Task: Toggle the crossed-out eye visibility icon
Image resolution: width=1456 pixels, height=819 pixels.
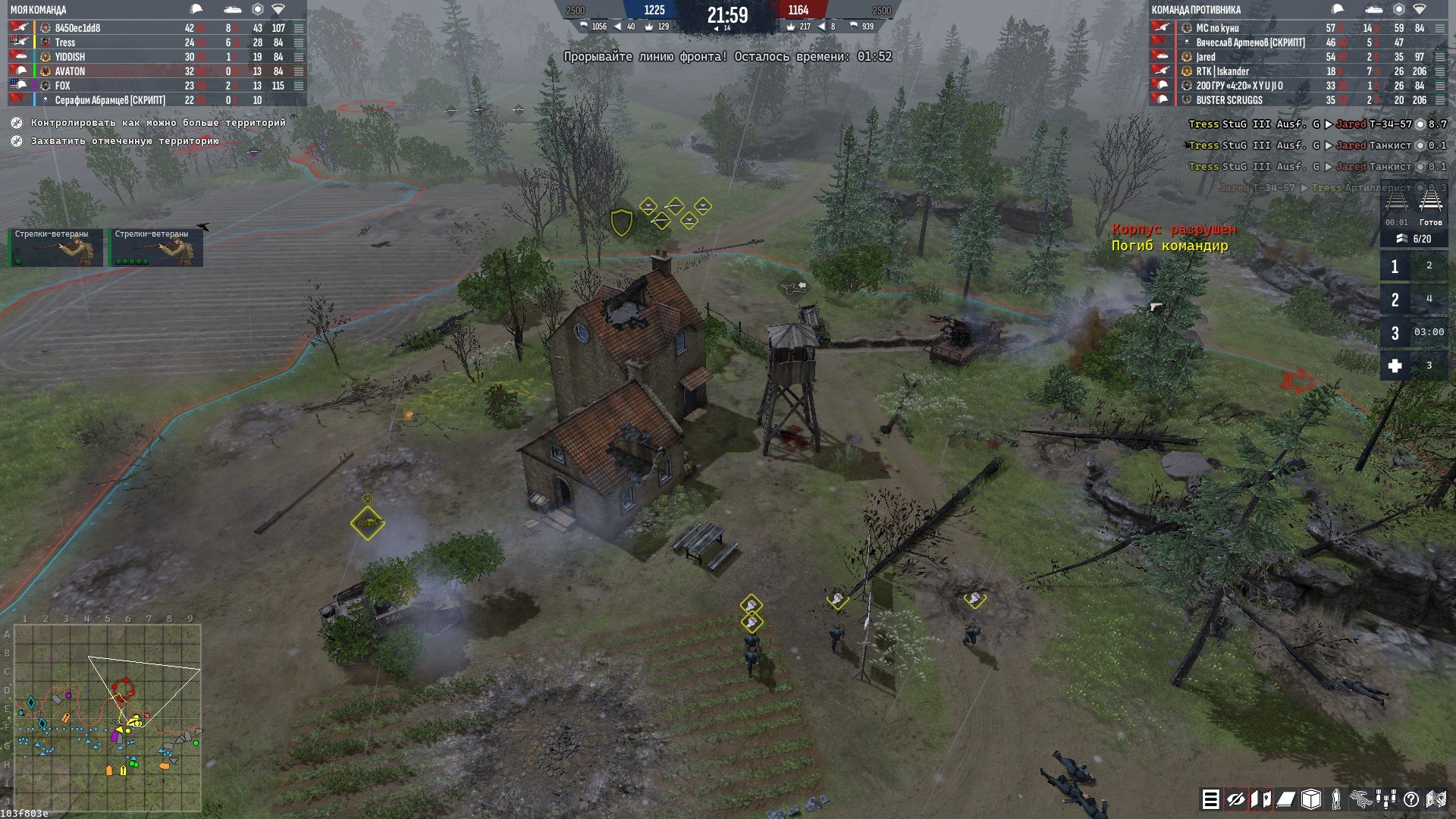Action: pyautogui.click(x=1235, y=799)
